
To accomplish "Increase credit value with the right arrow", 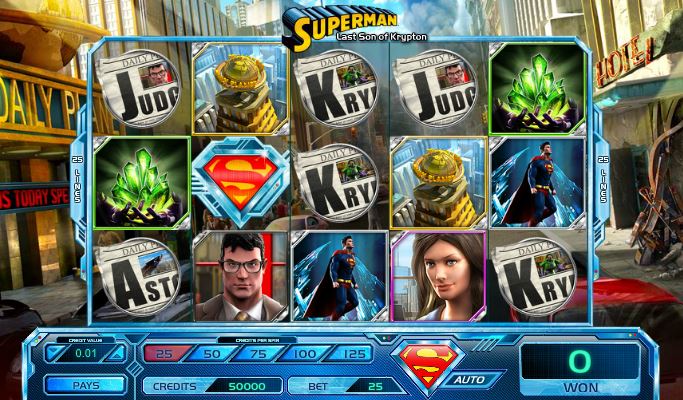I will pos(118,353).
